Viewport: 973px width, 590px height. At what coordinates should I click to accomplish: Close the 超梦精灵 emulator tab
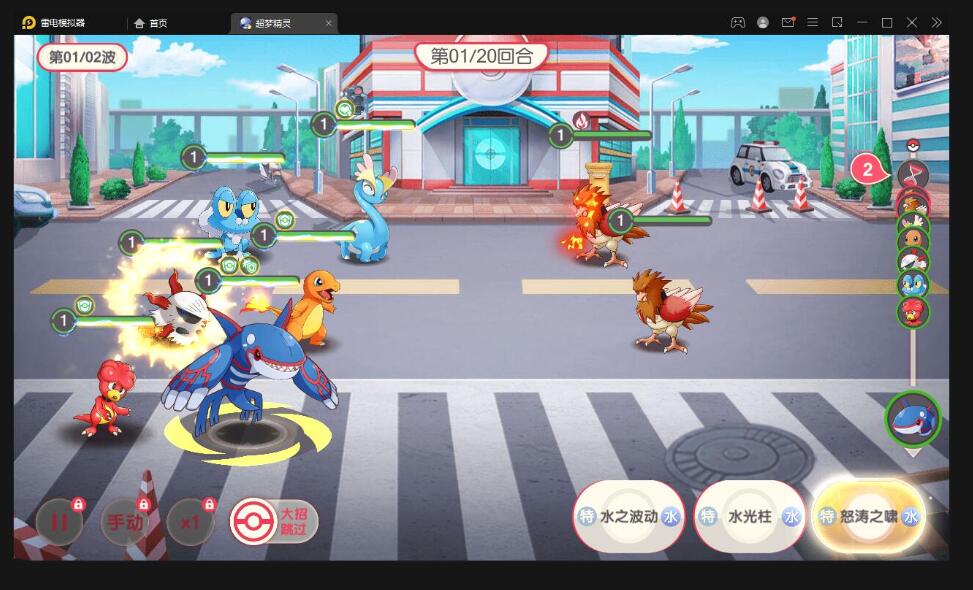(x=329, y=23)
